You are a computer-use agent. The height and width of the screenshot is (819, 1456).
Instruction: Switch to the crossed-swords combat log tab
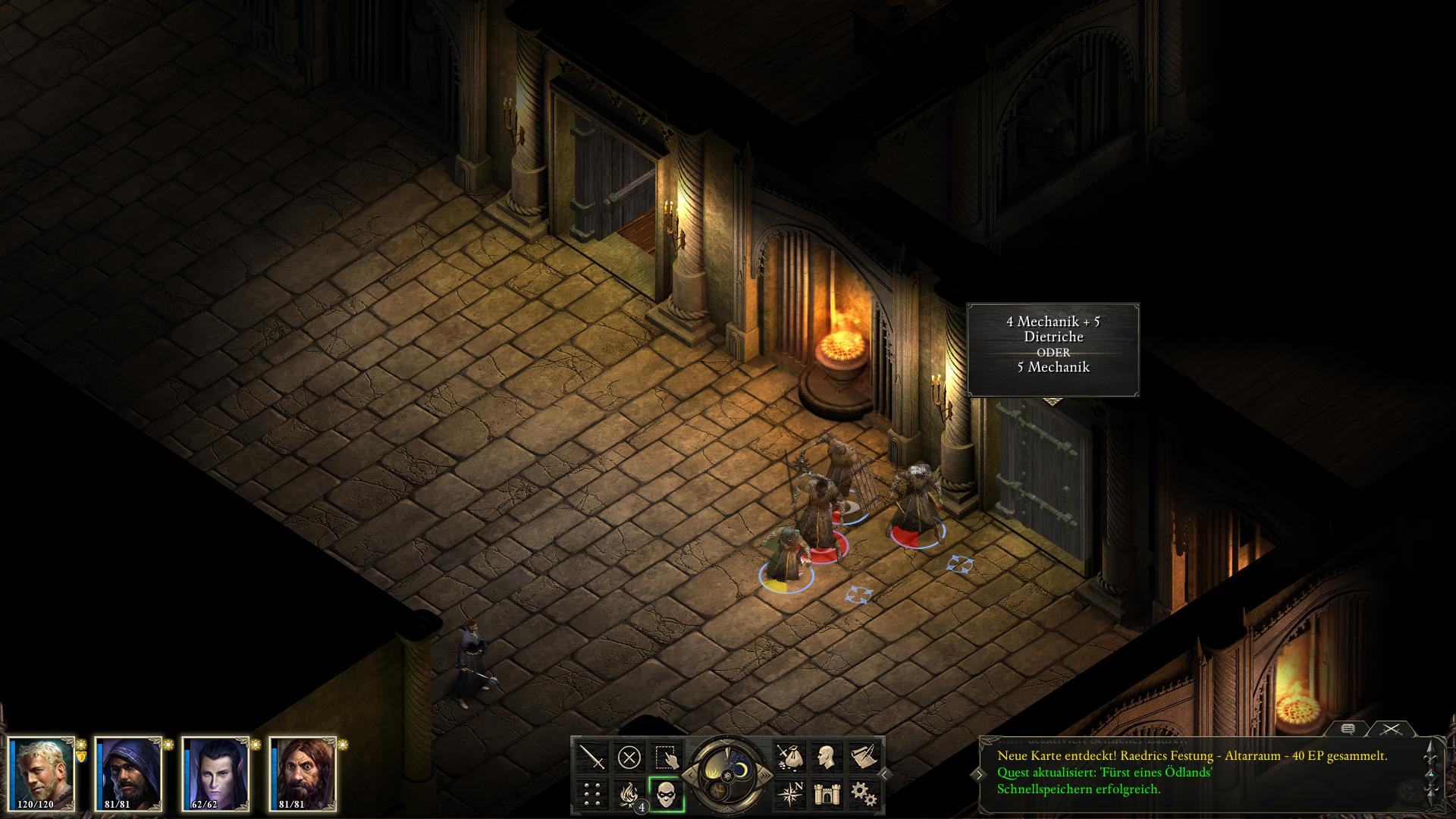click(x=1391, y=729)
